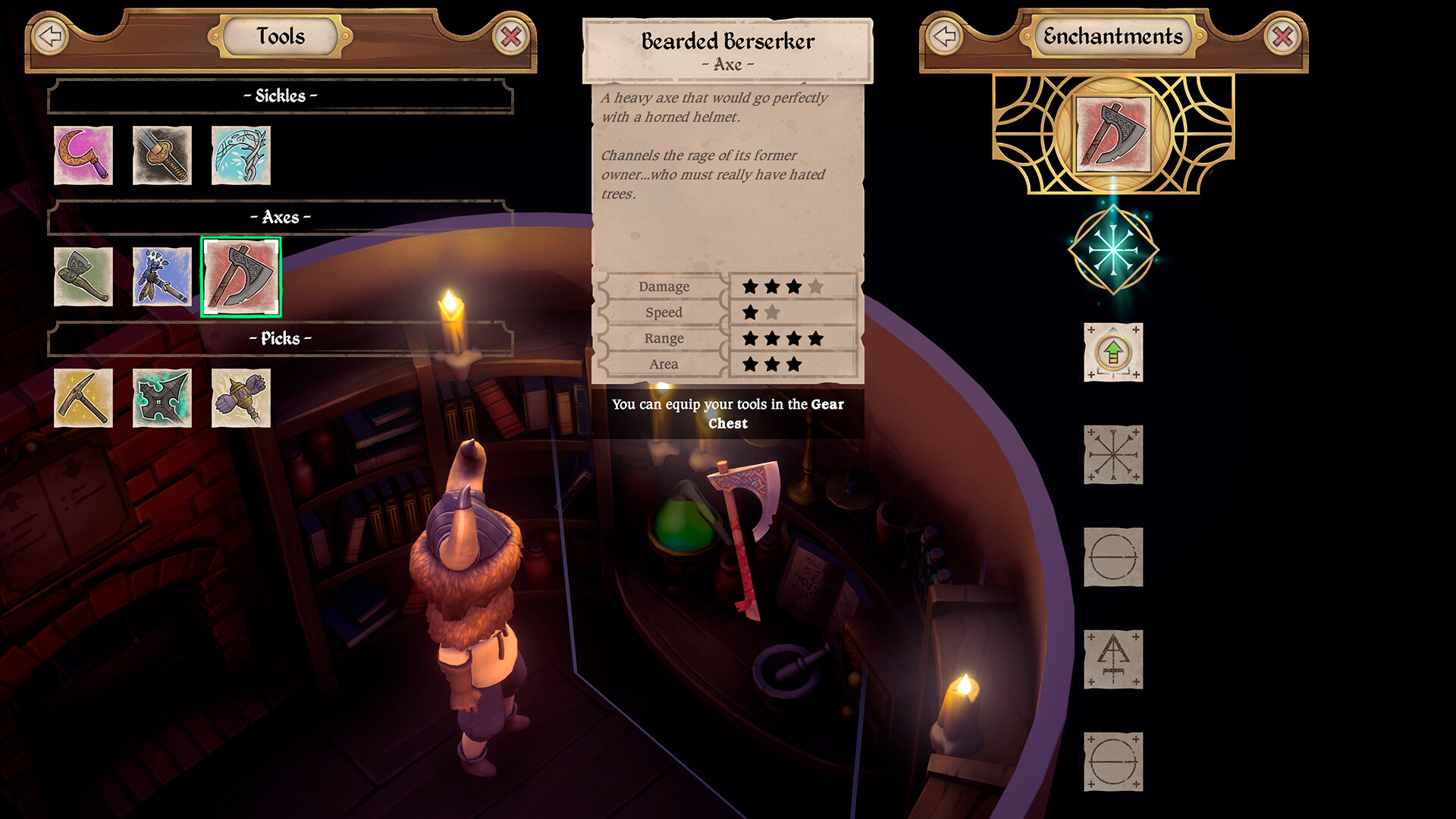Select the green hatchet in the Axes section
Viewport: 1456px width, 819px height.
tap(83, 277)
